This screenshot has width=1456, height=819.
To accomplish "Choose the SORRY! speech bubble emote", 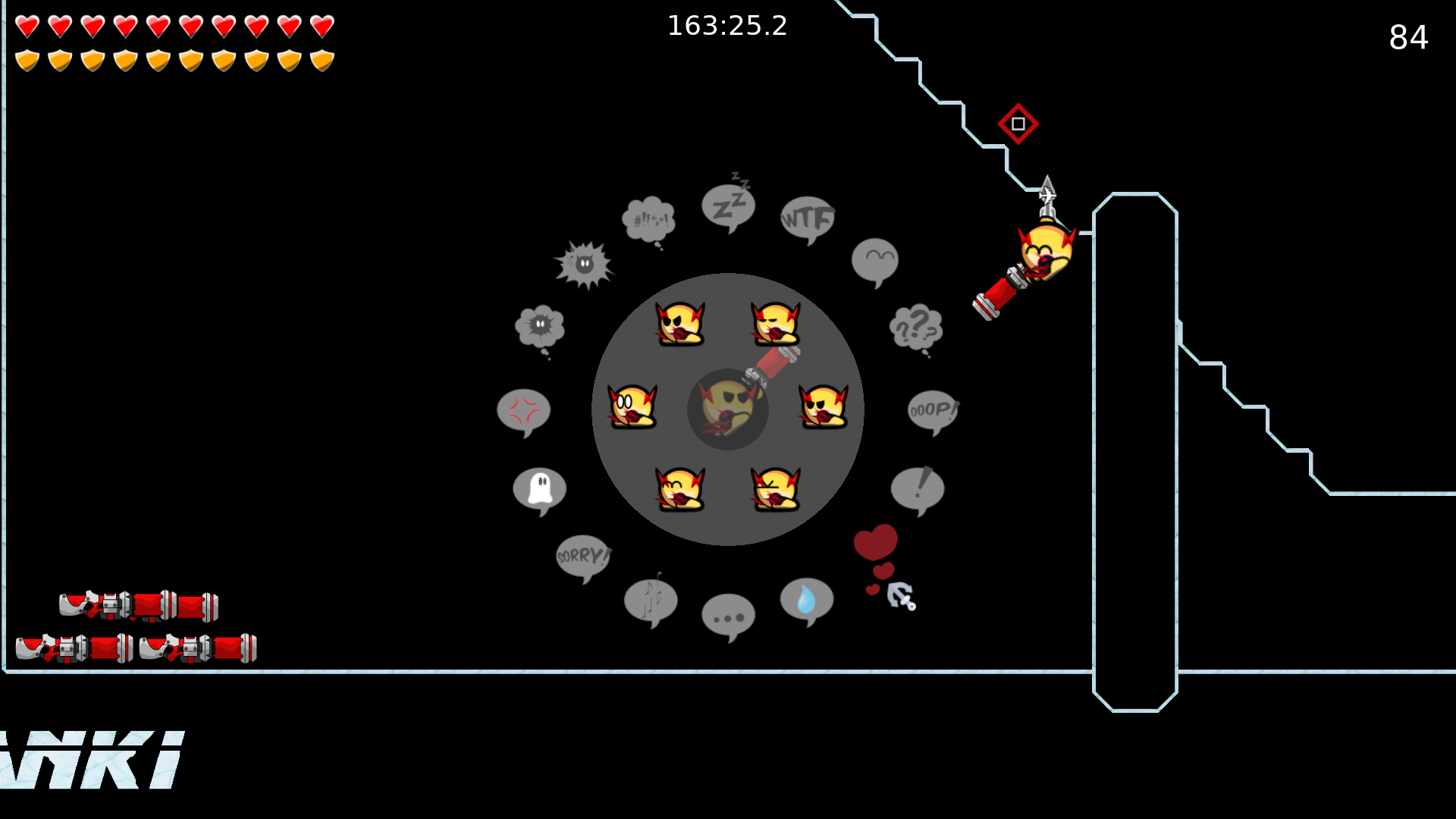I will 582,557.
